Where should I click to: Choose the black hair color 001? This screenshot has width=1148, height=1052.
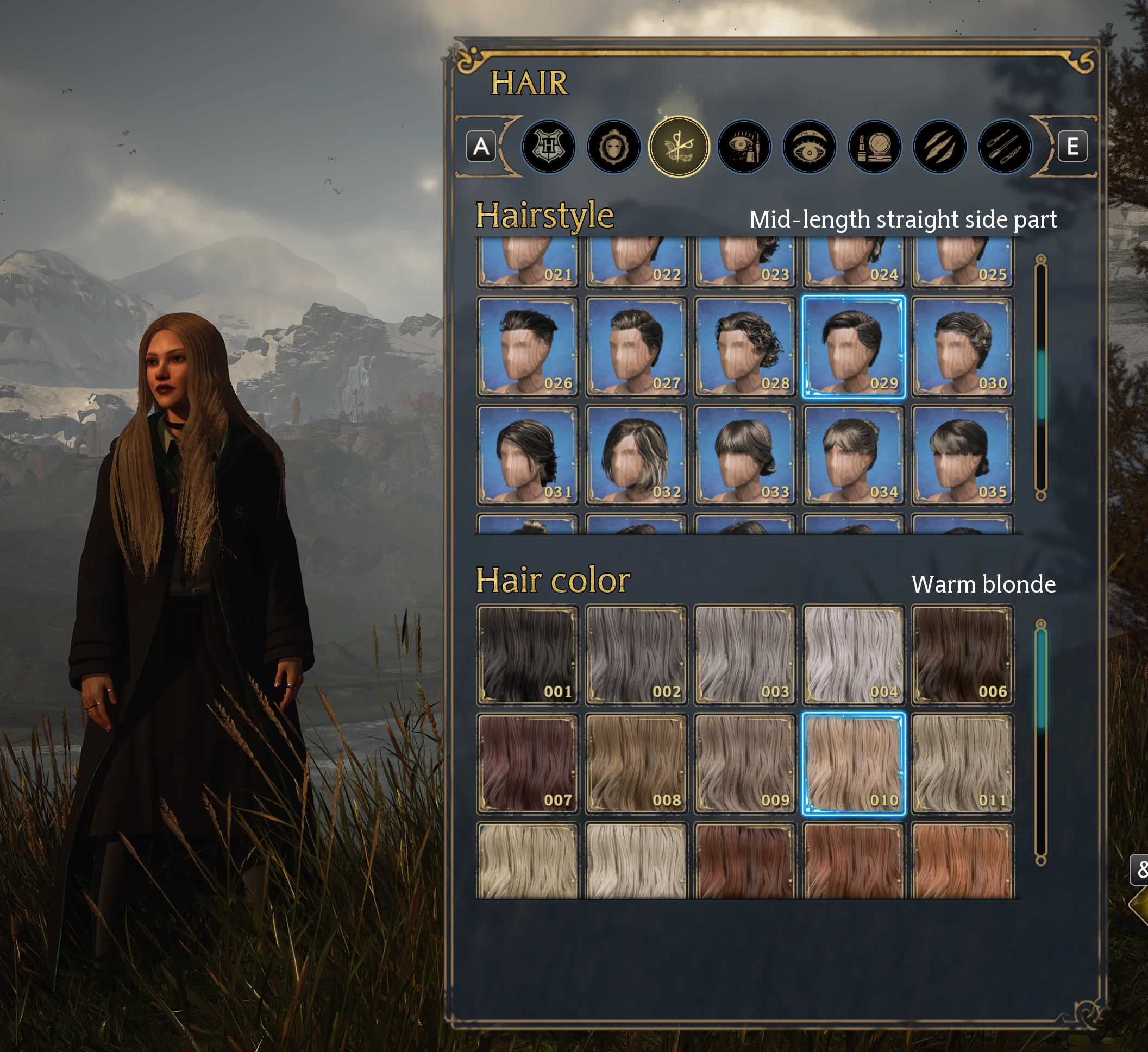(527, 658)
